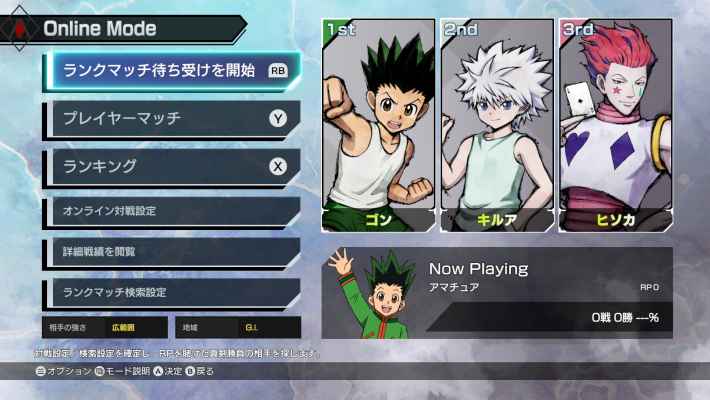This screenshot has height=400, width=710.
Task: Select the 2nd slot character Killua (キルア)
Action: [497, 125]
